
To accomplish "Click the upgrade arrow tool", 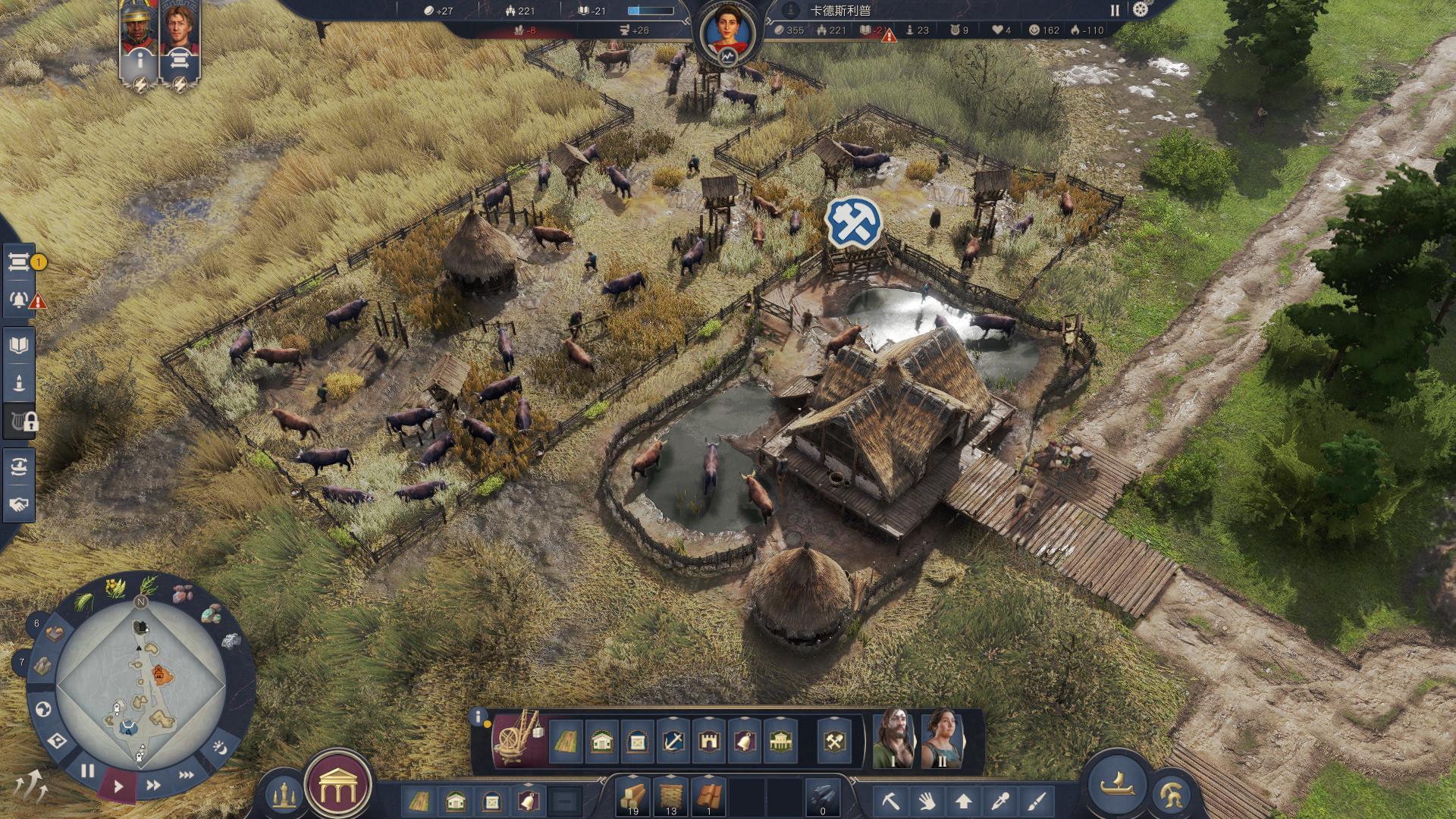I will [x=963, y=801].
